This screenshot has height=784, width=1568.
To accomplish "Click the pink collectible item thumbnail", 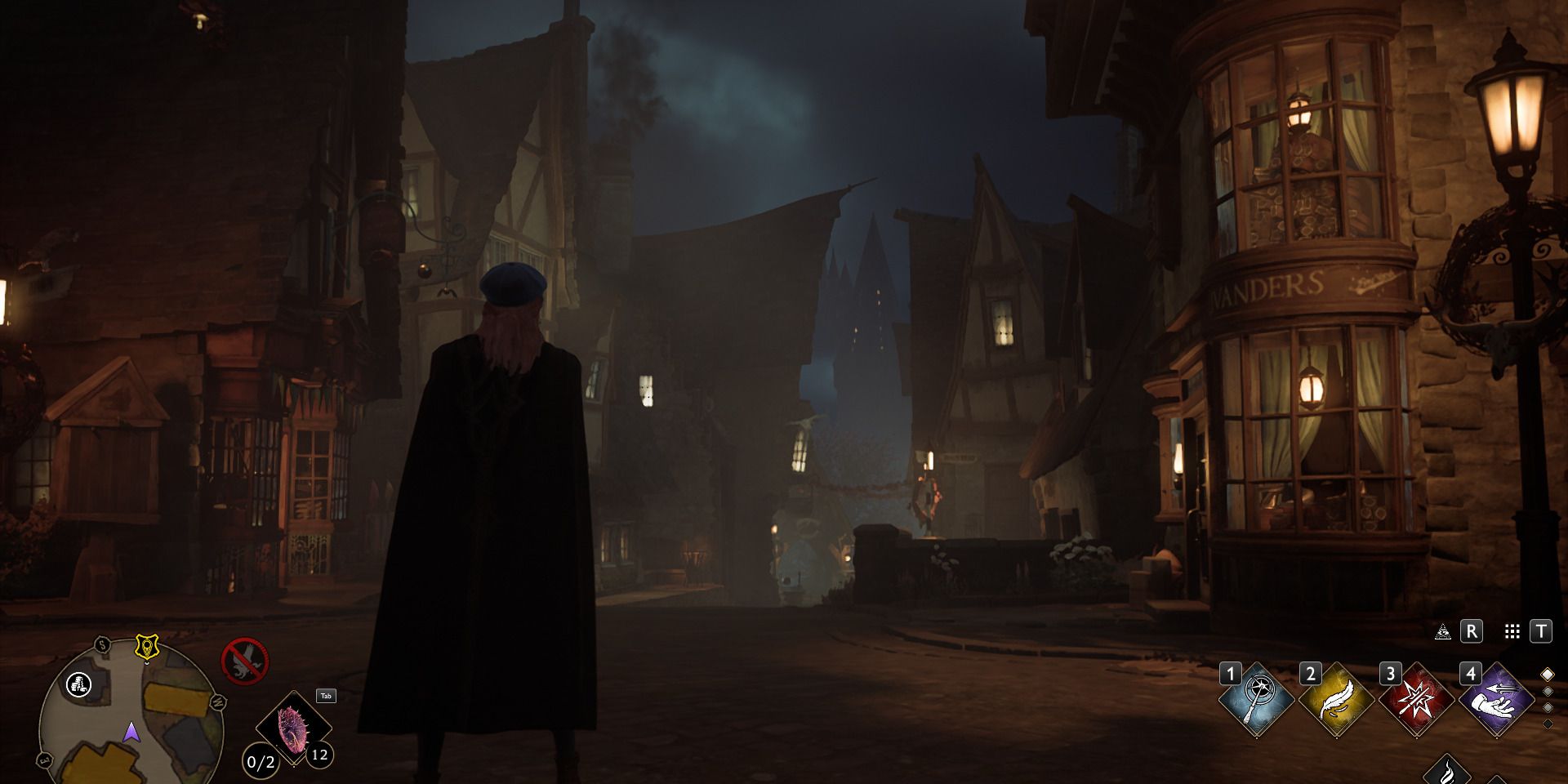I will [292, 728].
